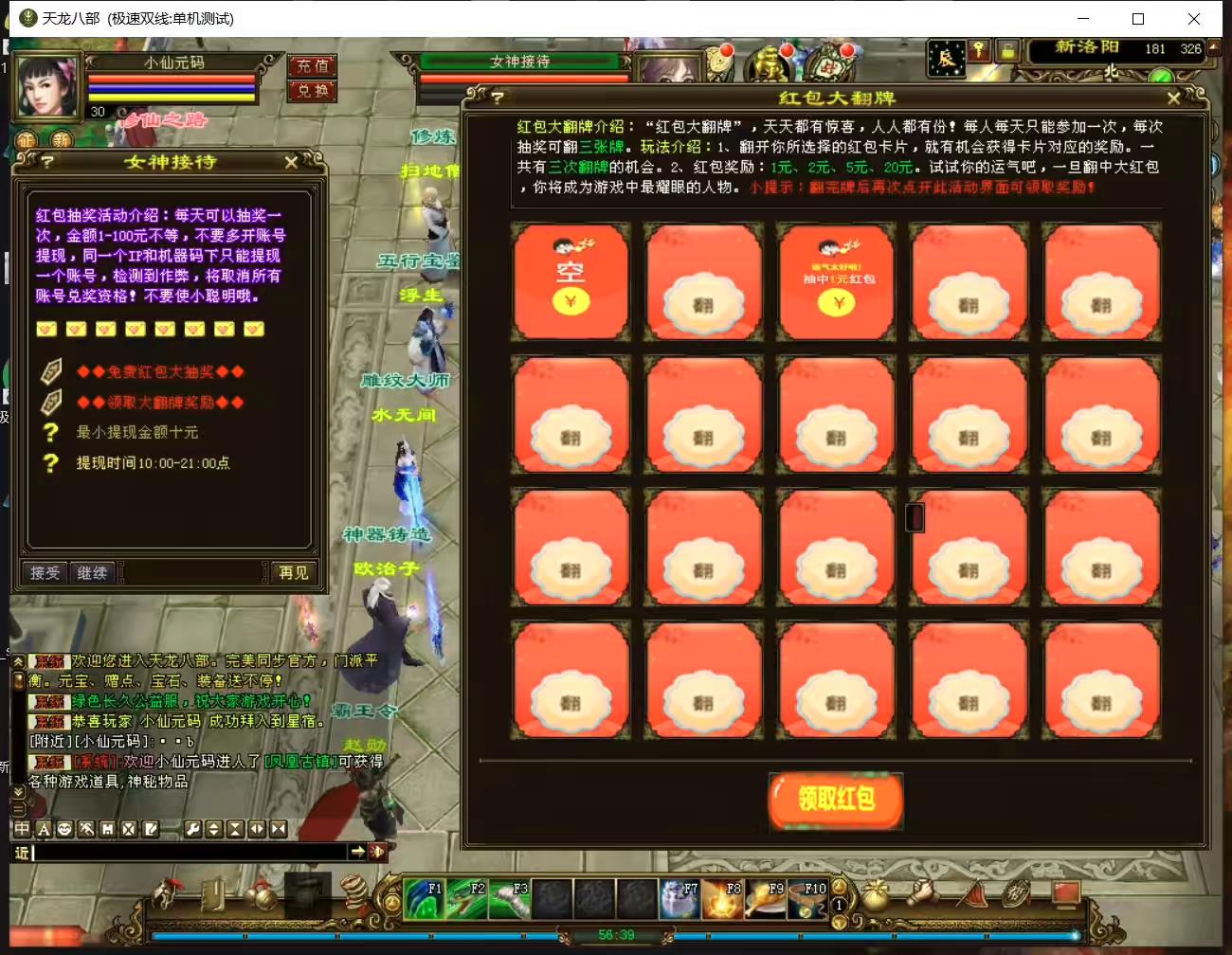Close the 红包大翻牌 window

coord(1173,99)
